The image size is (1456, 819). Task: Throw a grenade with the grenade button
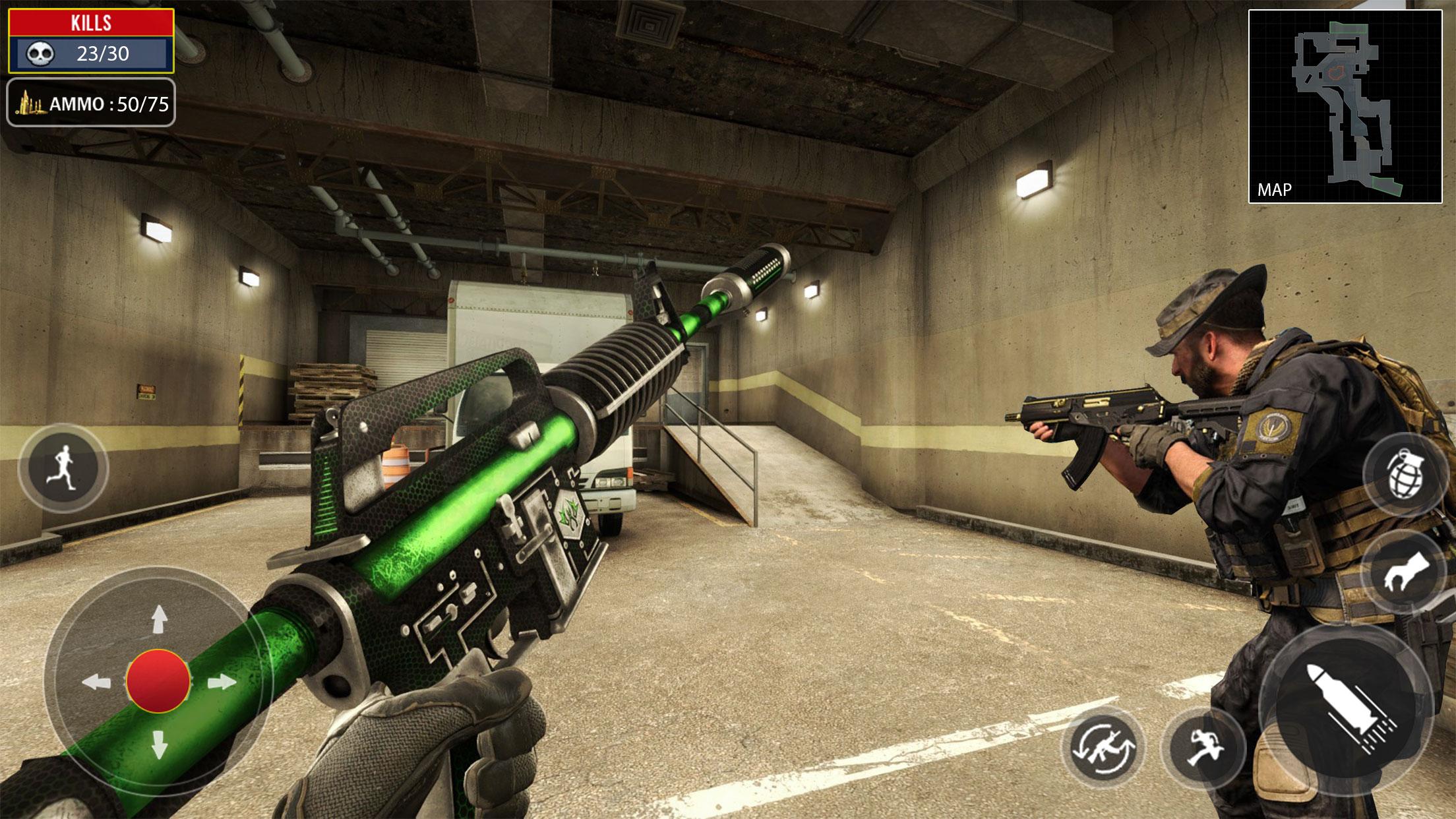pyautogui.click(x=1407, y=474)
